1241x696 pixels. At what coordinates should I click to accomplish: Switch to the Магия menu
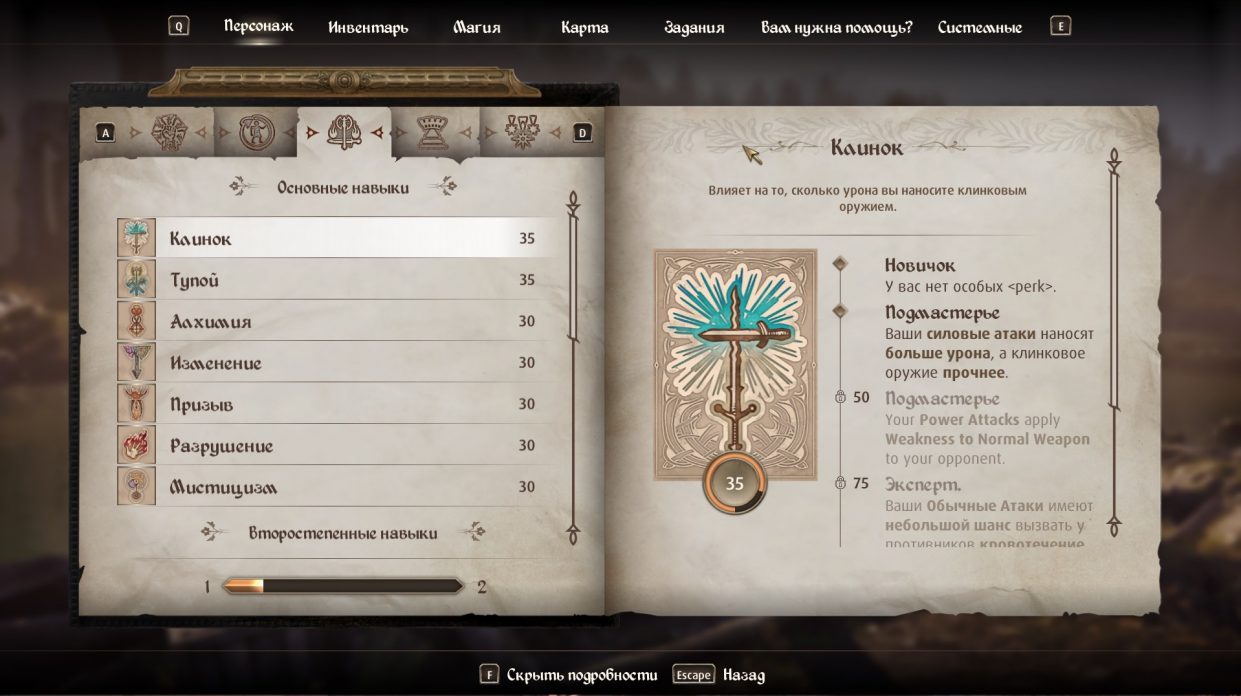click(x=476, y=27)
